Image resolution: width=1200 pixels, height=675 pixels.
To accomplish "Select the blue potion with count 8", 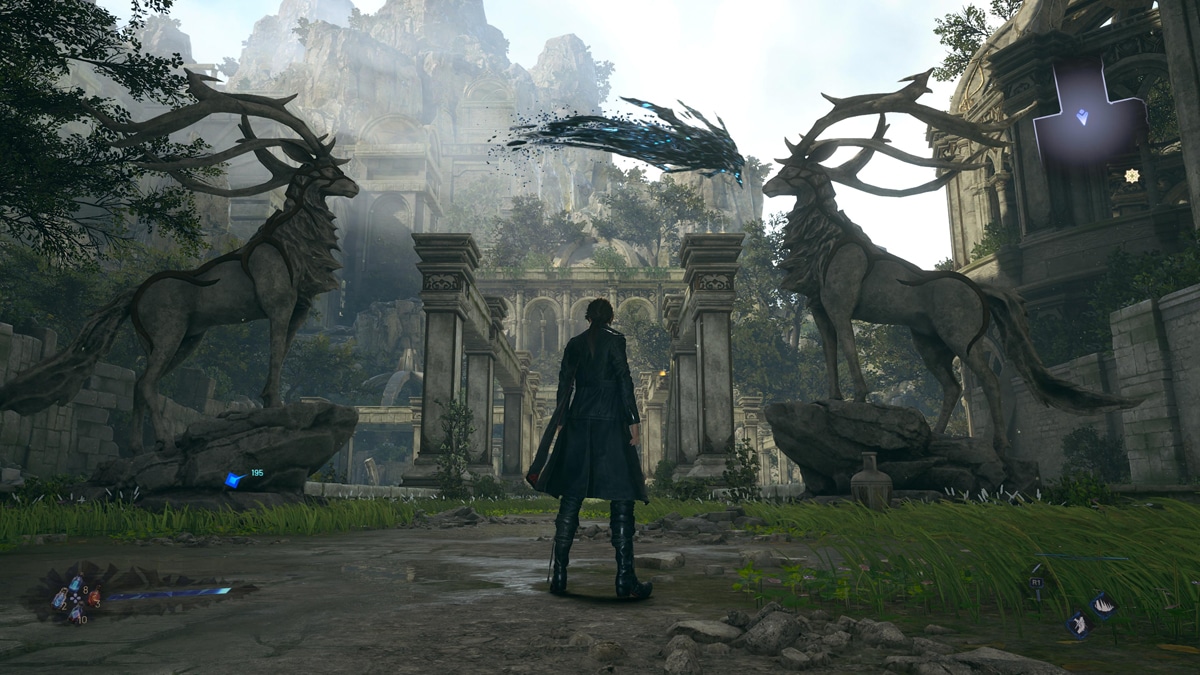I will (76, 584).
